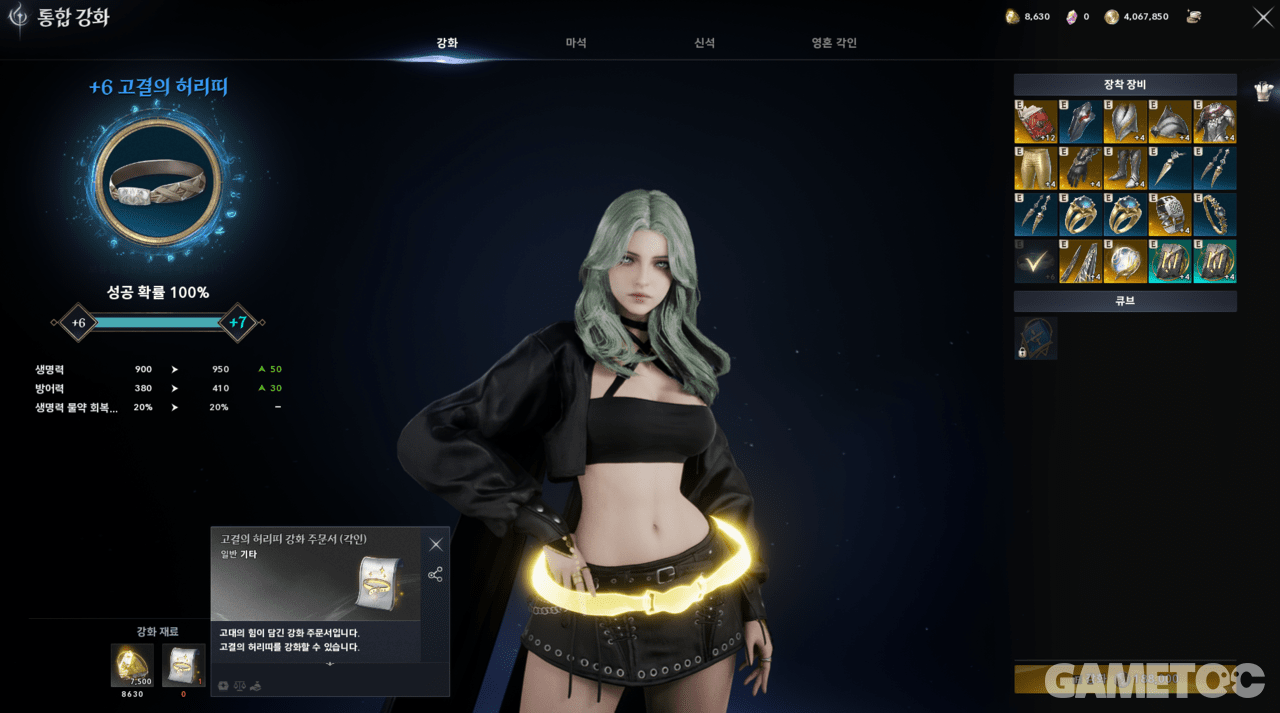Close the enhancement scroll tooltip popup
Image resolution: width=1280 pixels, height=713 pixels.
pos(436,545)
